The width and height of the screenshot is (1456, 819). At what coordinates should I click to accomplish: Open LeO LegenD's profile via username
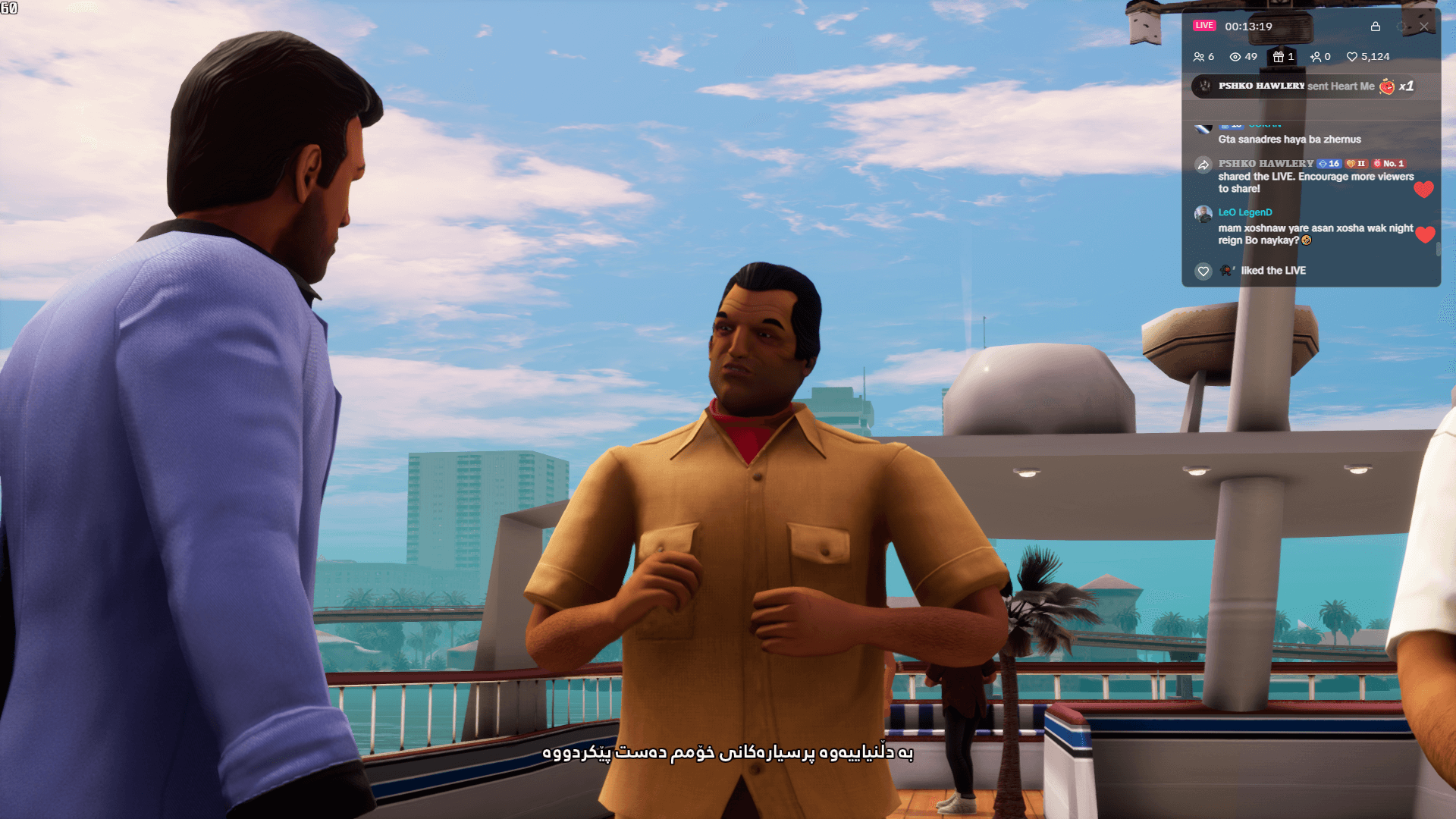pos(1244,212)
